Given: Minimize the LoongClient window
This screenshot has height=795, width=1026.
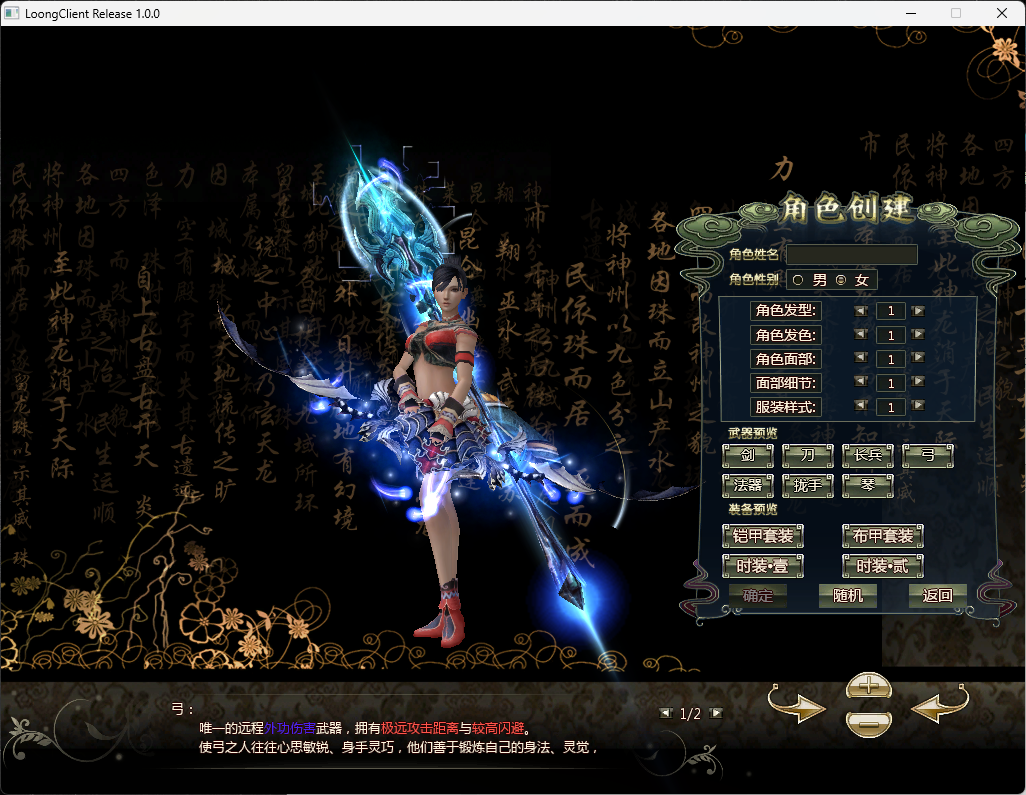Looking at the screenshot, I should click(x=911, y=14).
